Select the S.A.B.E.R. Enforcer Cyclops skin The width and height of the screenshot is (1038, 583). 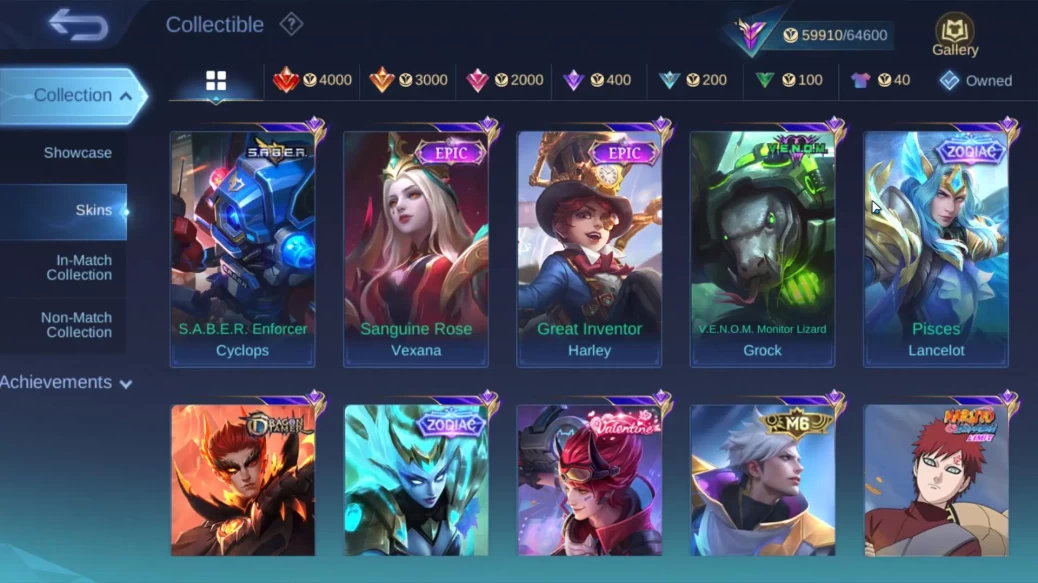click(242, 248)
